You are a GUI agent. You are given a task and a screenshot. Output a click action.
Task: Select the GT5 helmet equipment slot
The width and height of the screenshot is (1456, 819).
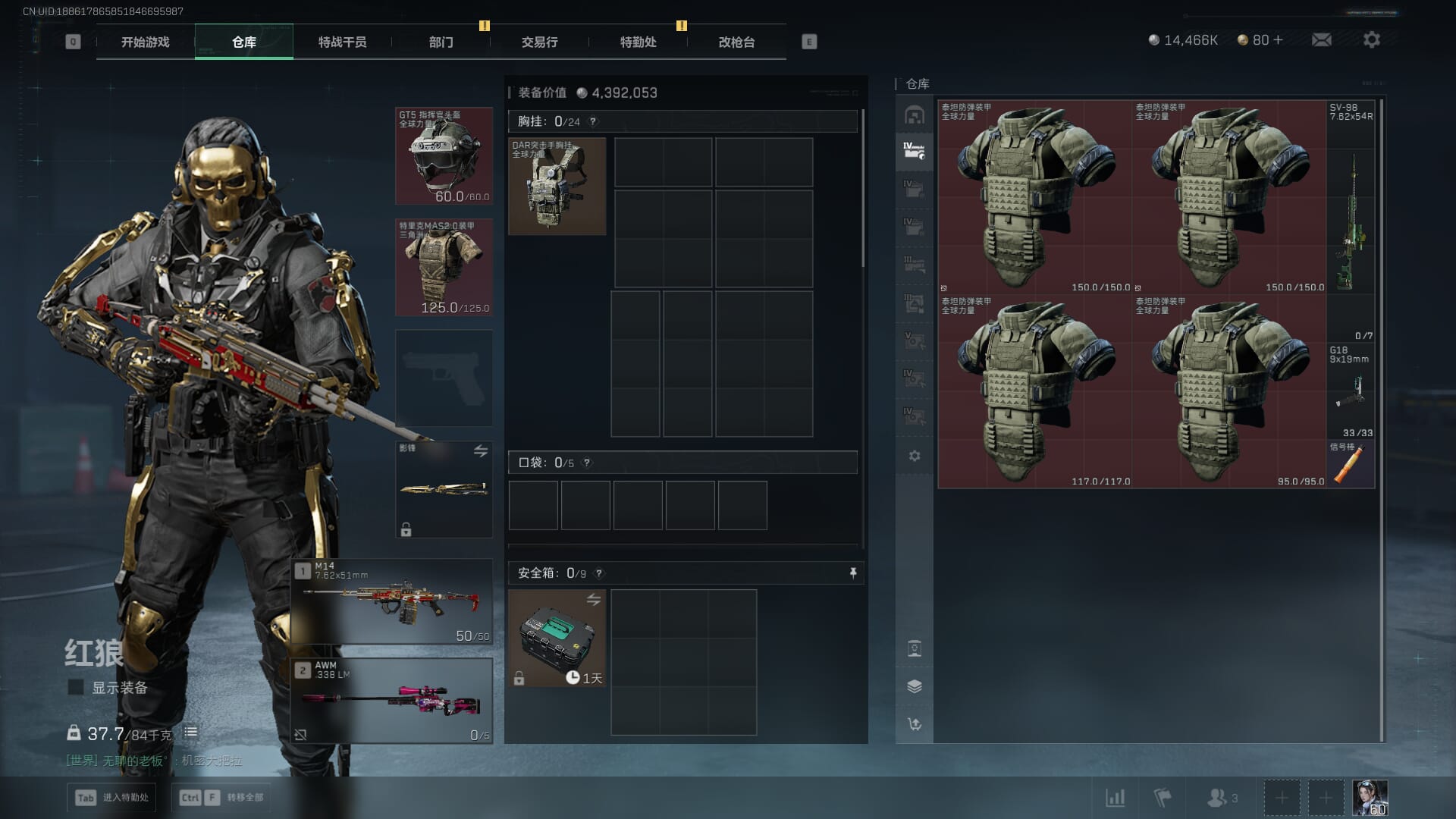(x=444, y=156)
